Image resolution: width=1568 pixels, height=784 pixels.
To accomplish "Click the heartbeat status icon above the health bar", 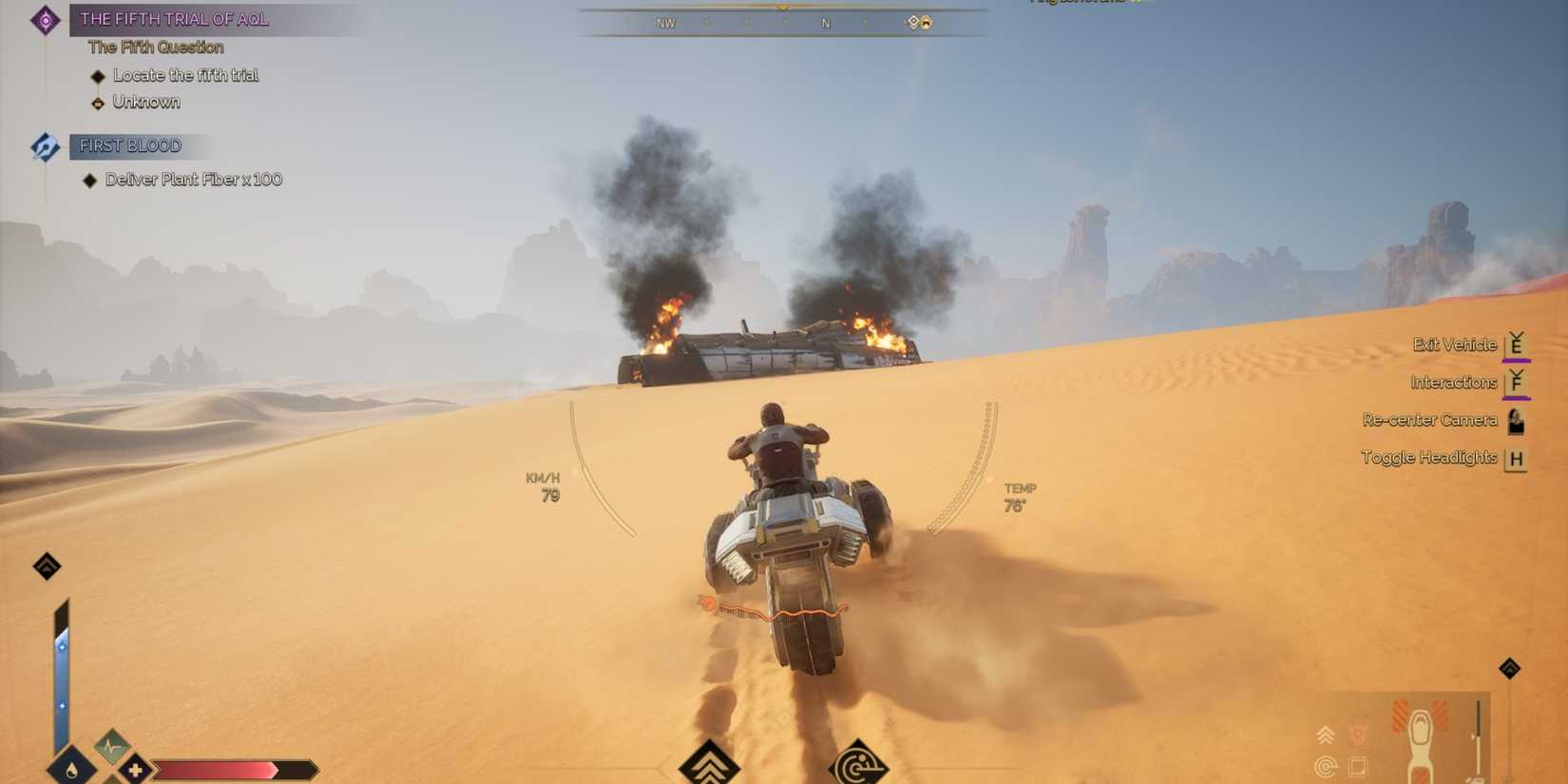I will pos(111,746).
